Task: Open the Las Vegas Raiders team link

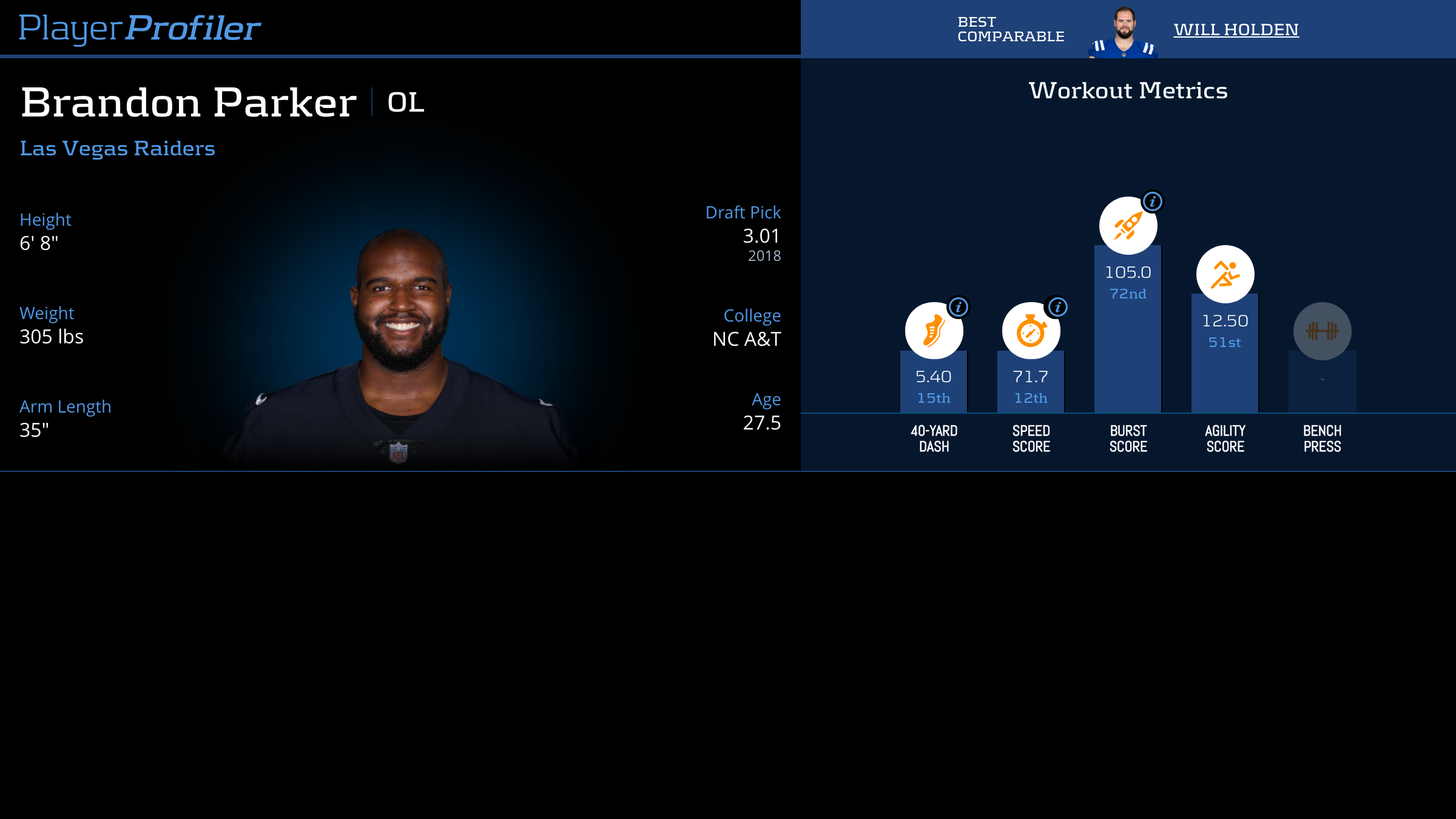Action: pos(117,149)
